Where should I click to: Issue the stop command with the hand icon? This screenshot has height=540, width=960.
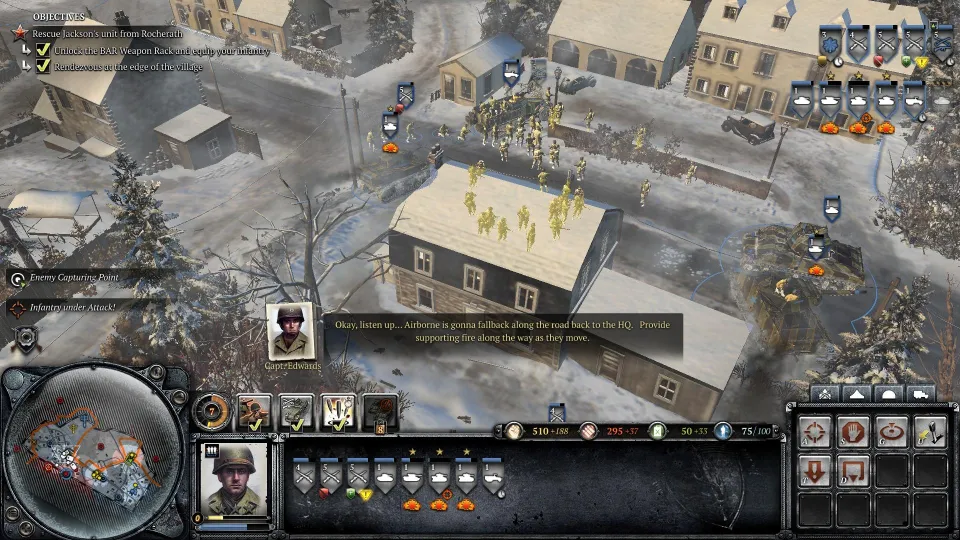(x=852, y=432)
